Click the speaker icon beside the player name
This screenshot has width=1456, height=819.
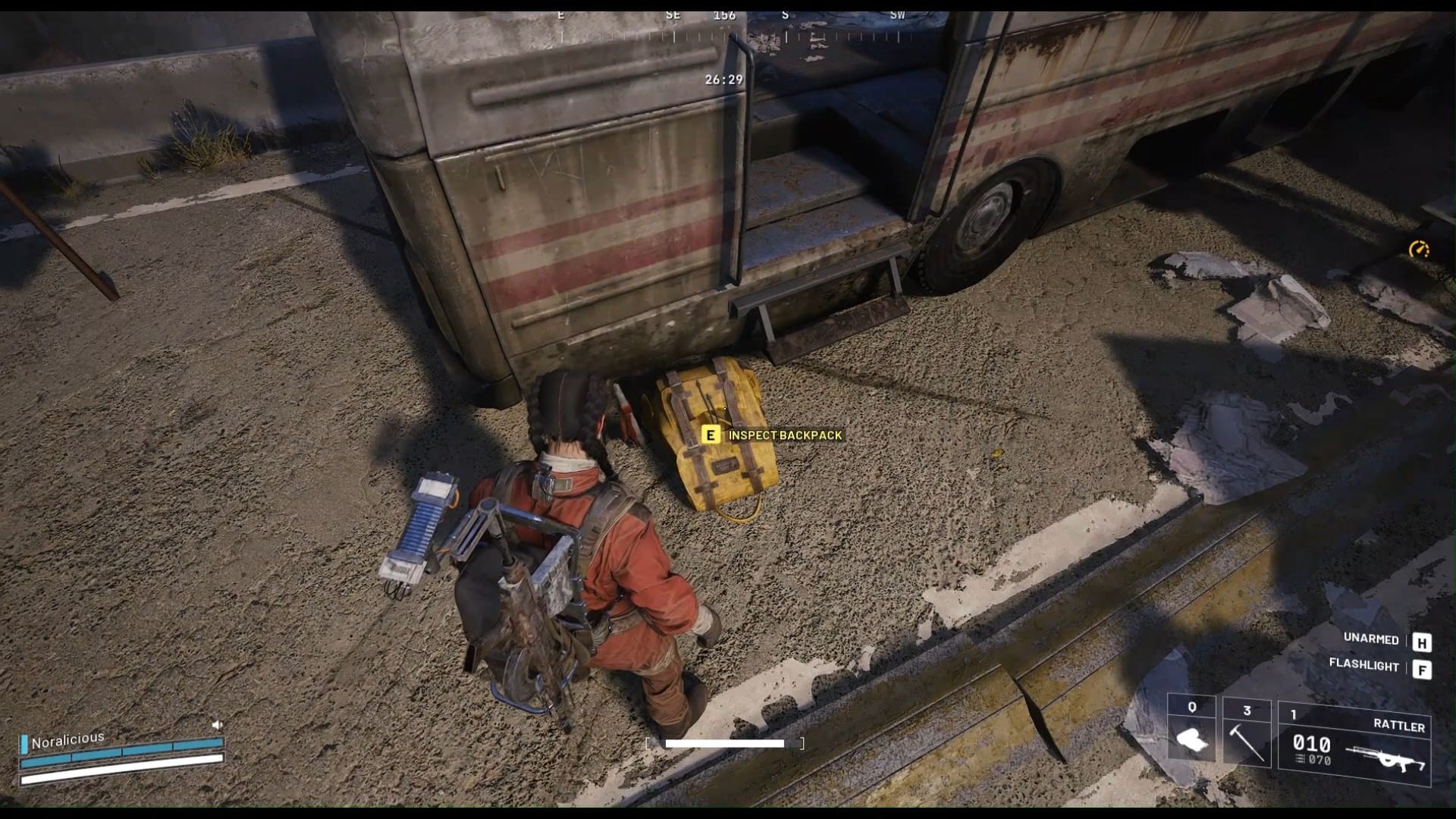point(218,725)
